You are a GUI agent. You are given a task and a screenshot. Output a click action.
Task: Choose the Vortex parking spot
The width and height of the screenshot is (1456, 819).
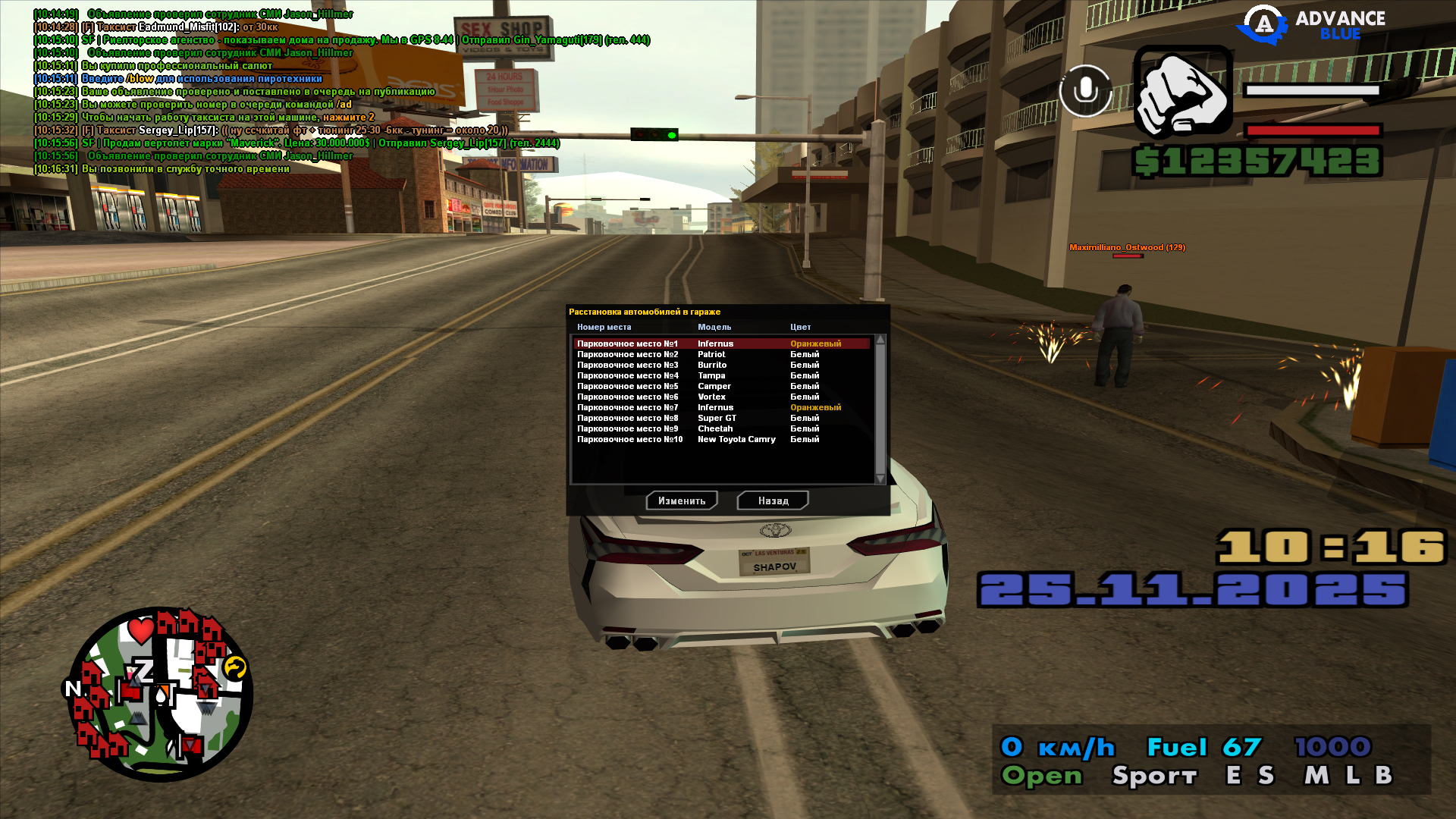pos(720,397)
